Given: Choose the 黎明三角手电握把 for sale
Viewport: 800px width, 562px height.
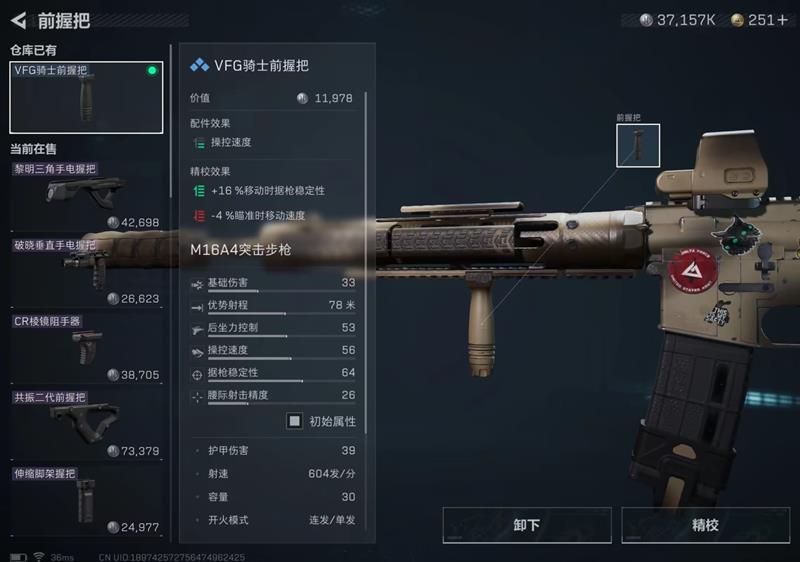Looking at the screenshot, I should click(86, 196).
